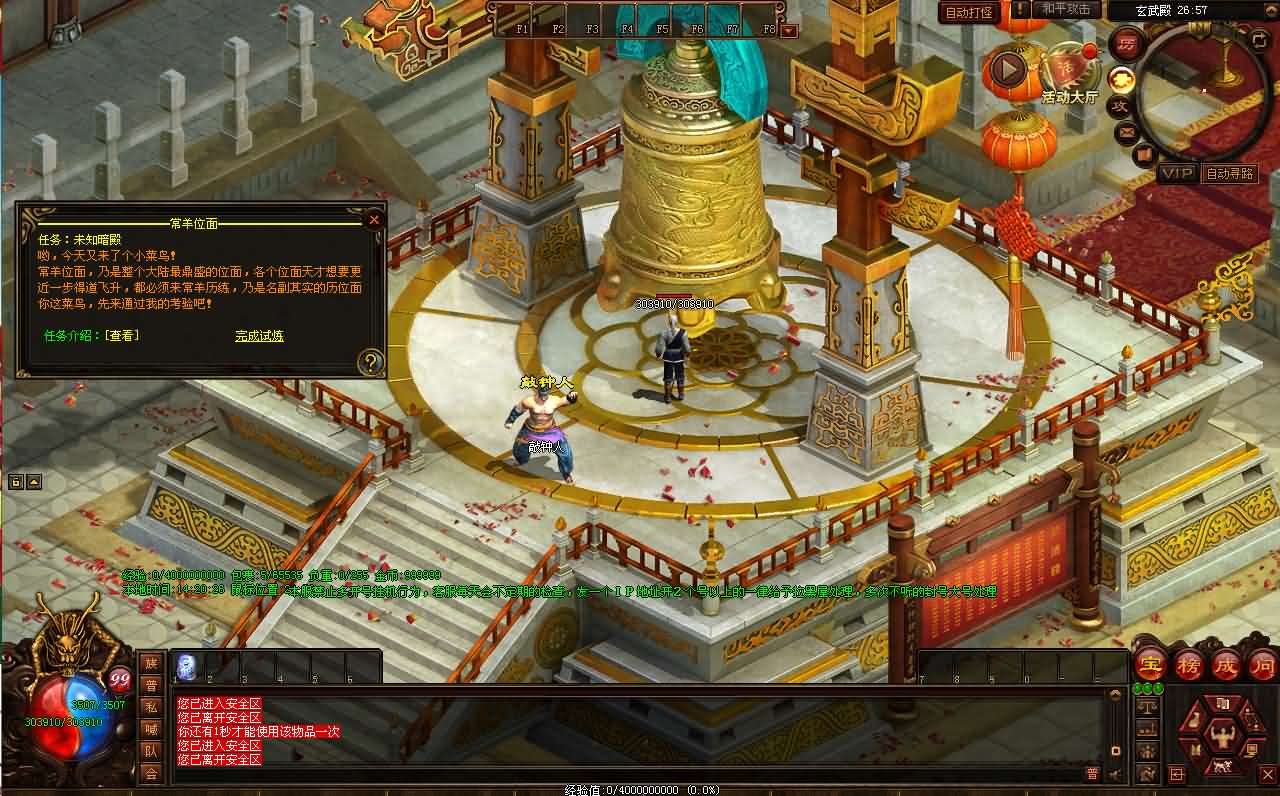
Task: Click the 完成试炼 link
Action: 260,336
